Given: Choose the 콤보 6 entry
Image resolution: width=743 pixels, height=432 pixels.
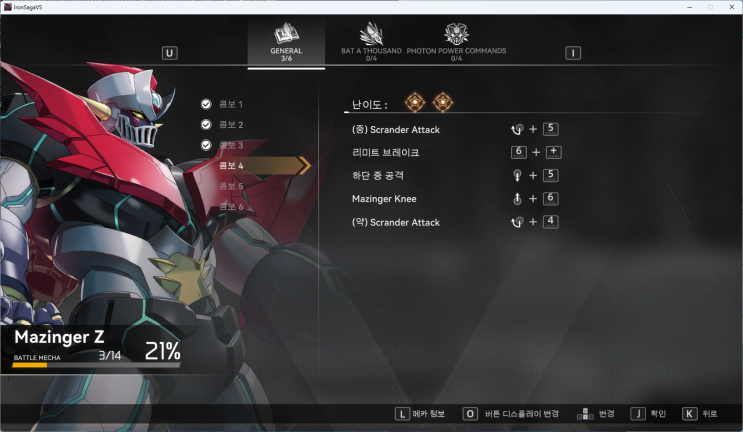Looking at the screenshot, I should [x=230, y=206].
